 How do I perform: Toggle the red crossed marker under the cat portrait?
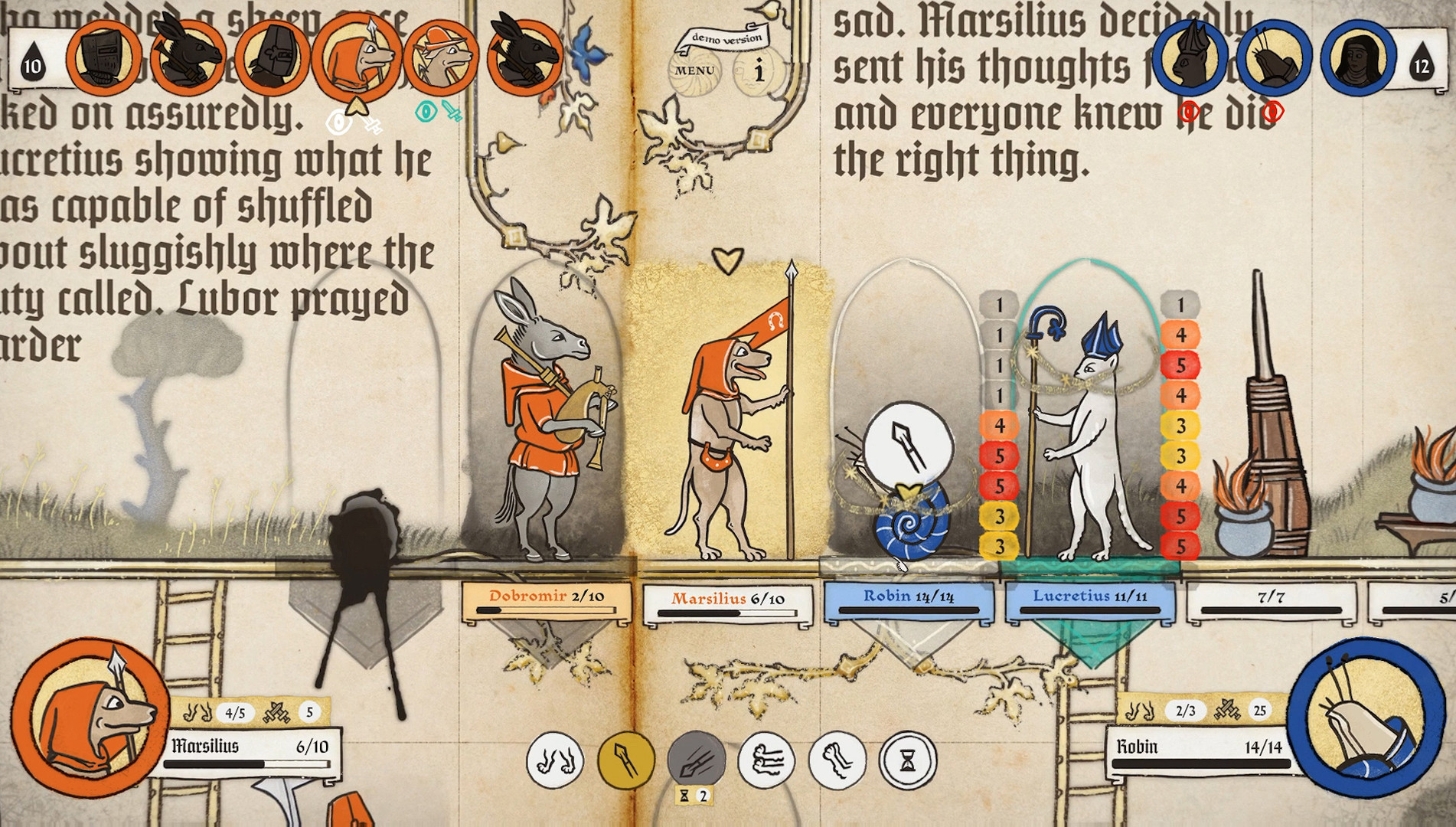pyautogui.click(x=1189, y=110)
